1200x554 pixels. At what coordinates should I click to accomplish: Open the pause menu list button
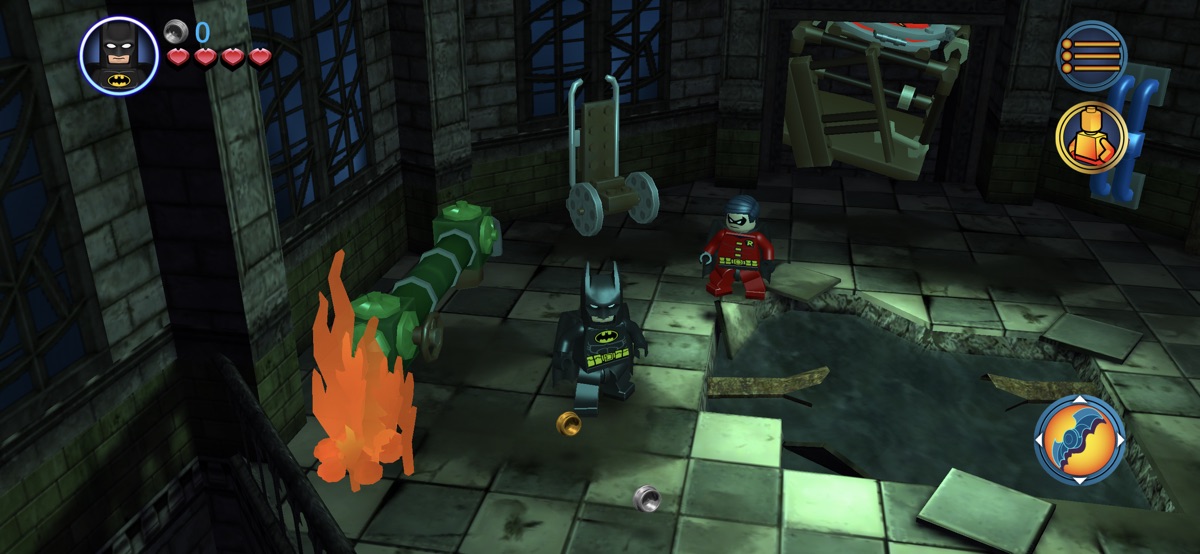click(x=1093, y=56)
